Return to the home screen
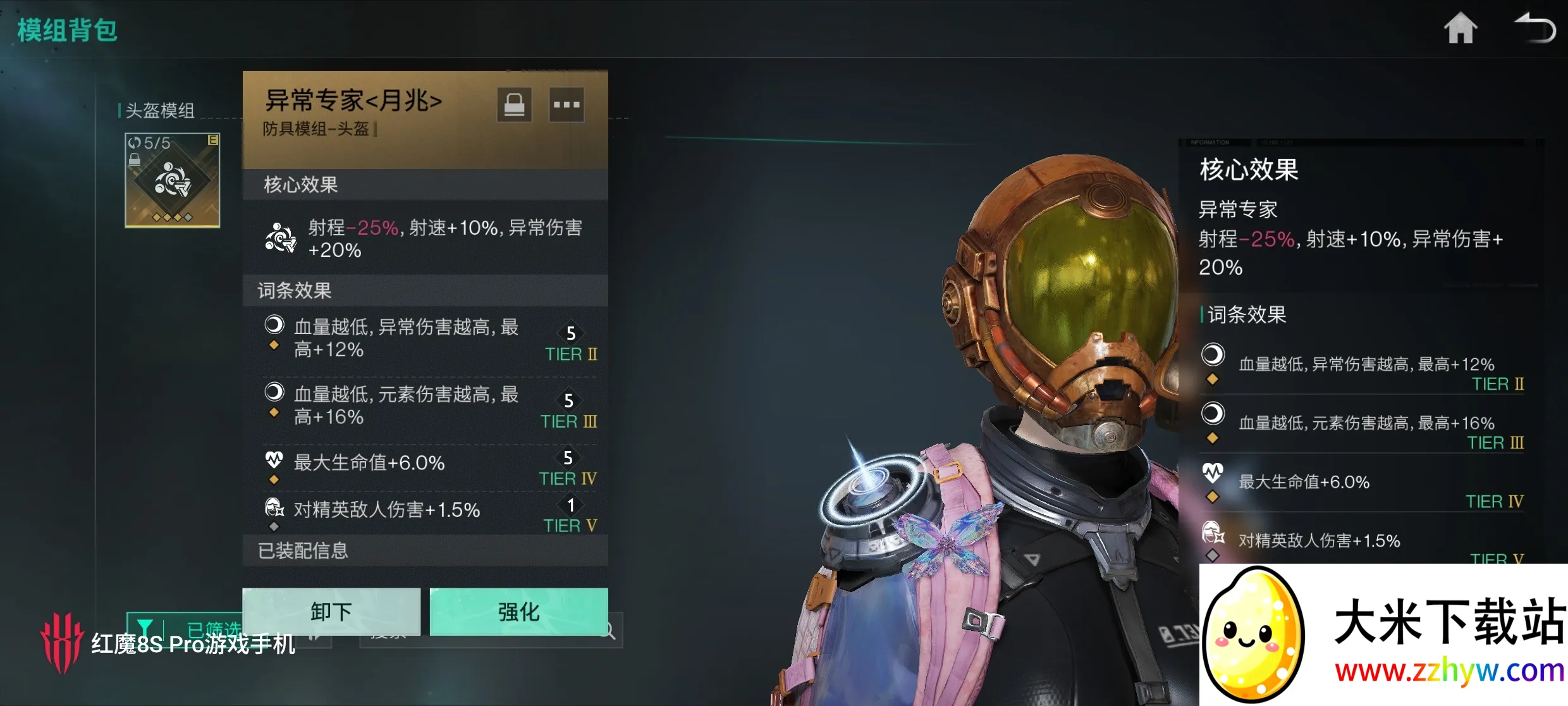Screen dimensions: 1568x706 click(x=1461, y=29)
